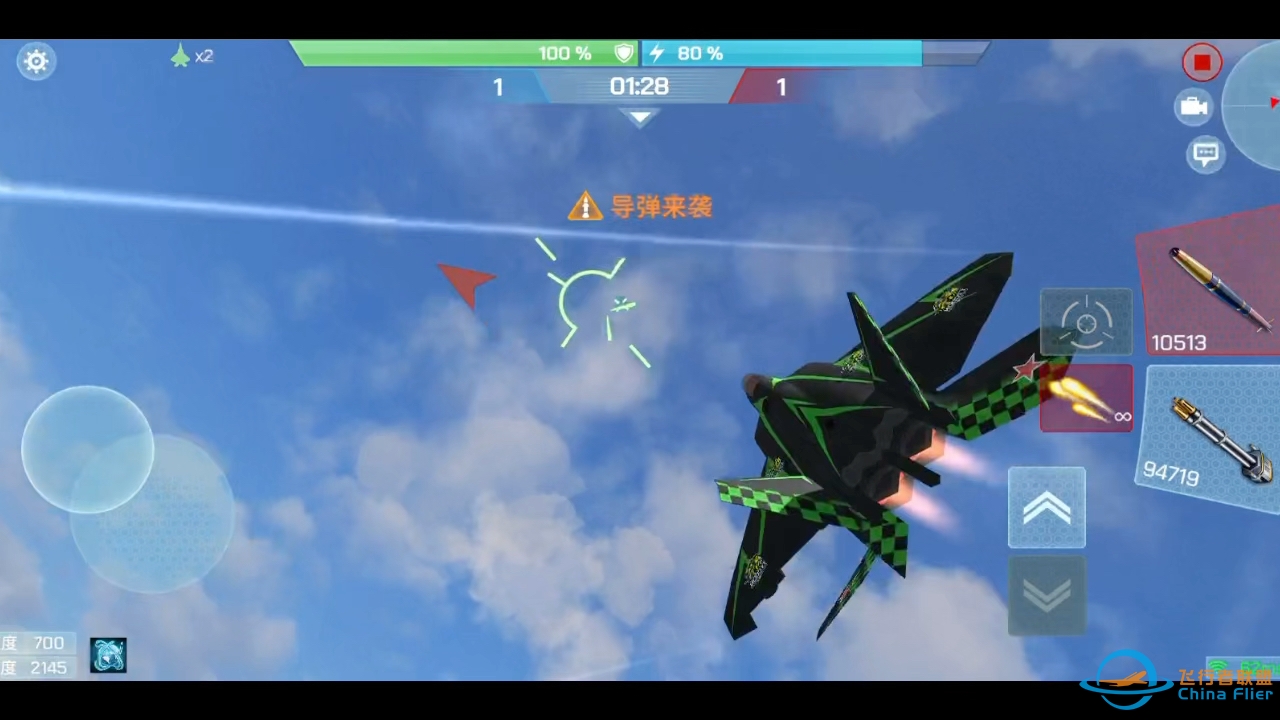Screen dimensions: 1280x720
Task: Open the quick chat message panel
Action: tap(1206, 154)
